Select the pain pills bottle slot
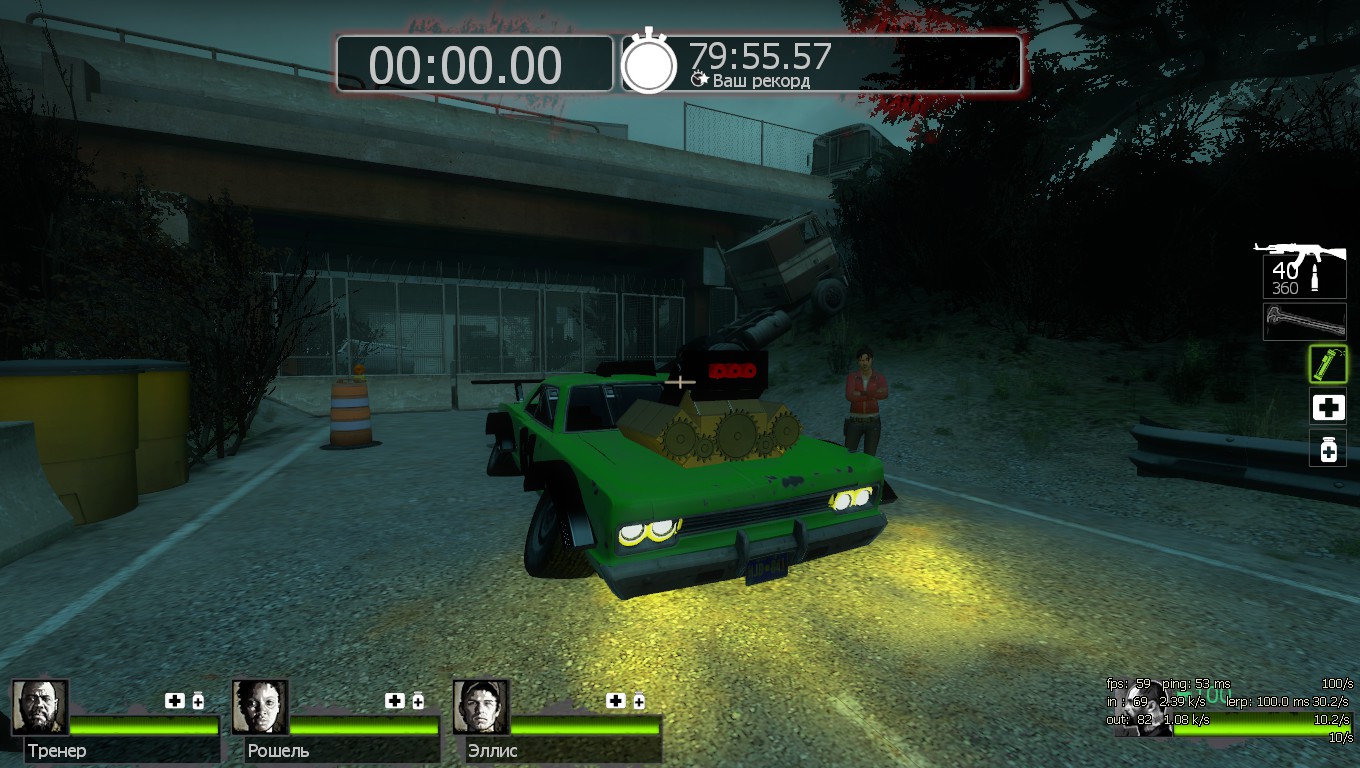 [1328, 449]
